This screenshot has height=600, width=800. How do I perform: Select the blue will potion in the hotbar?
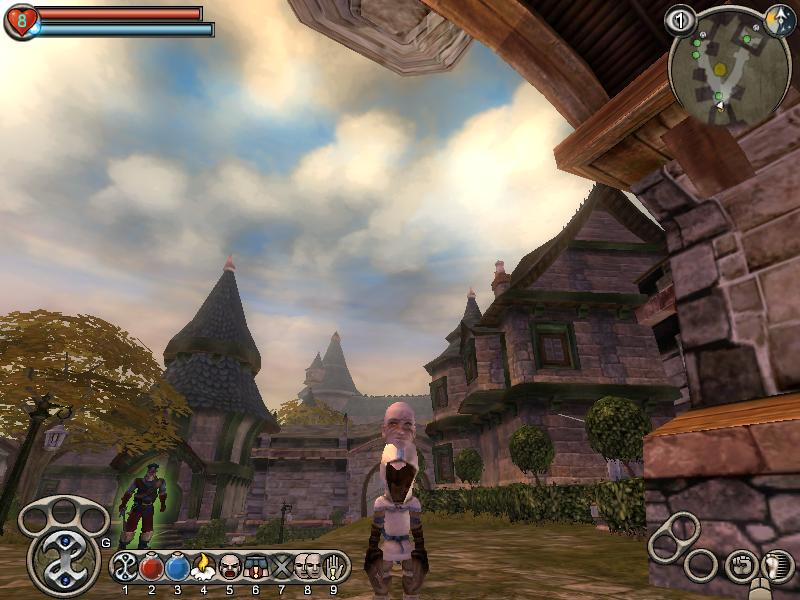(x=178, y=567)
